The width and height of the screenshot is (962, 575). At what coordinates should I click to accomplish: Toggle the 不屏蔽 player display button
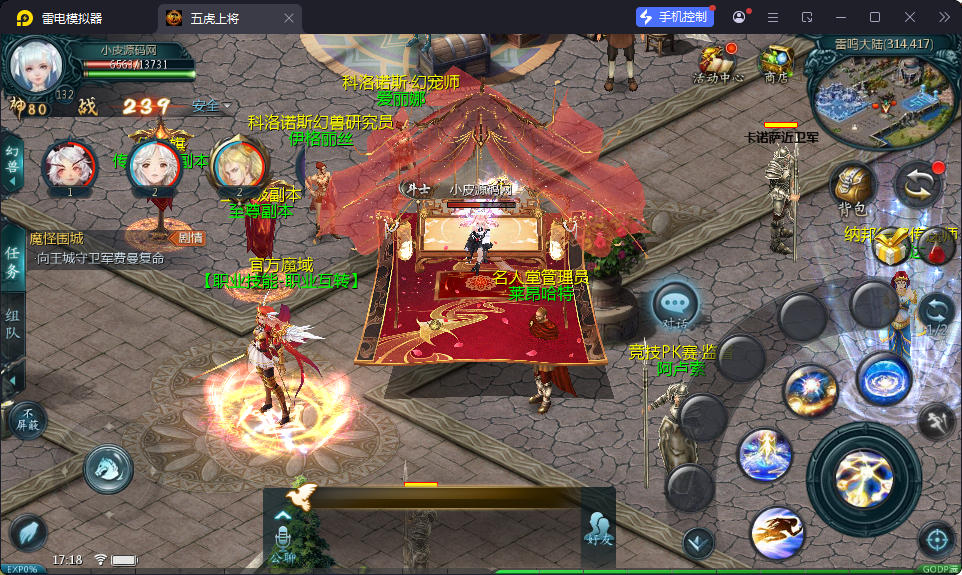29,420
